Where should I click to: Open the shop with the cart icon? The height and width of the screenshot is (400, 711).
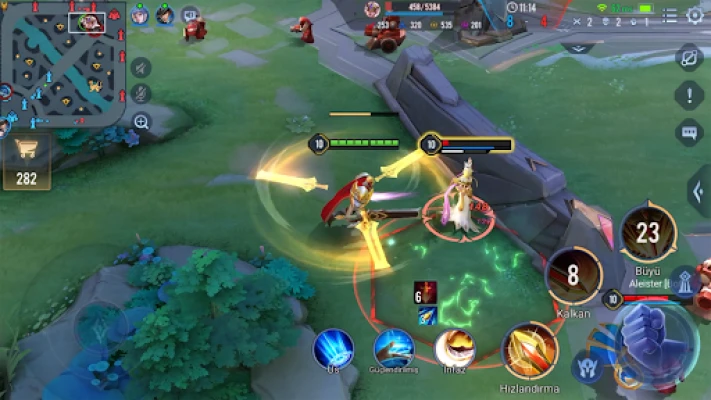[25, 160]
